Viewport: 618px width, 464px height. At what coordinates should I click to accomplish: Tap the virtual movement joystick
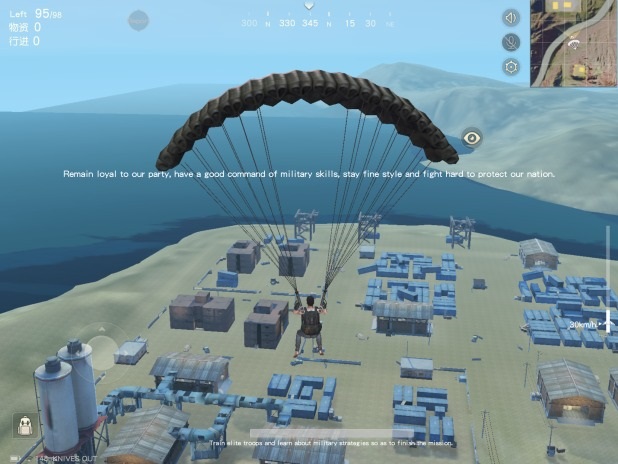100,353
